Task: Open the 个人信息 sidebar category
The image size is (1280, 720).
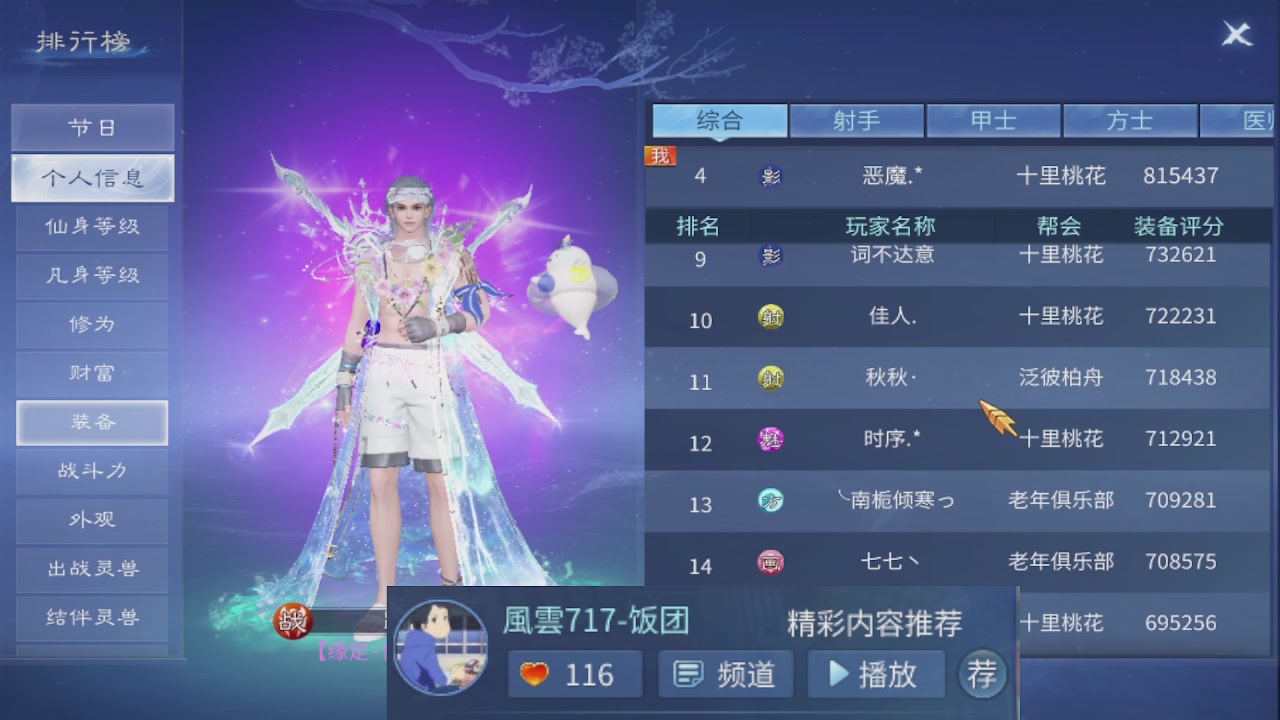Action: (91, 178)
